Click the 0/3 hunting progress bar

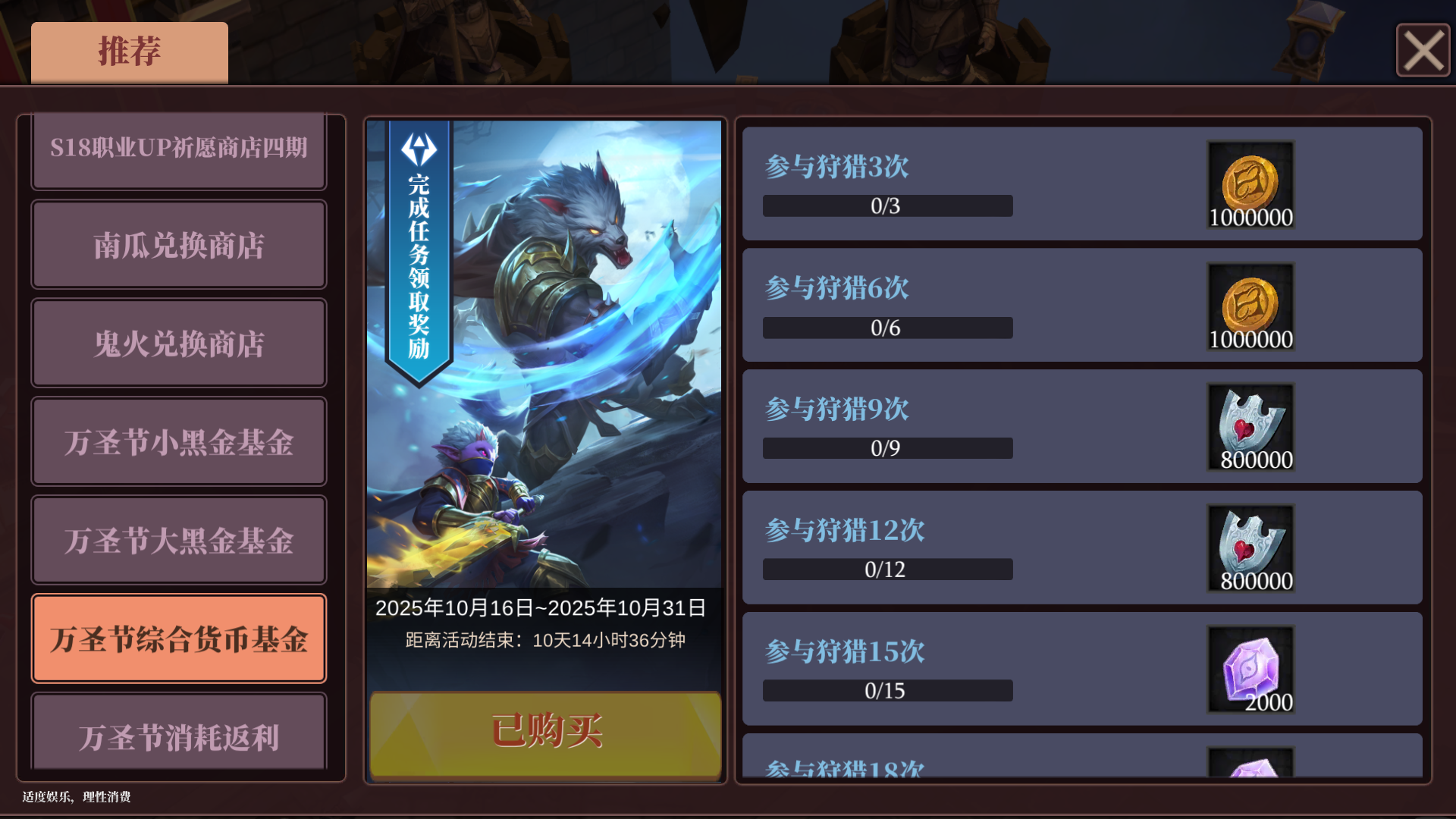886,206
